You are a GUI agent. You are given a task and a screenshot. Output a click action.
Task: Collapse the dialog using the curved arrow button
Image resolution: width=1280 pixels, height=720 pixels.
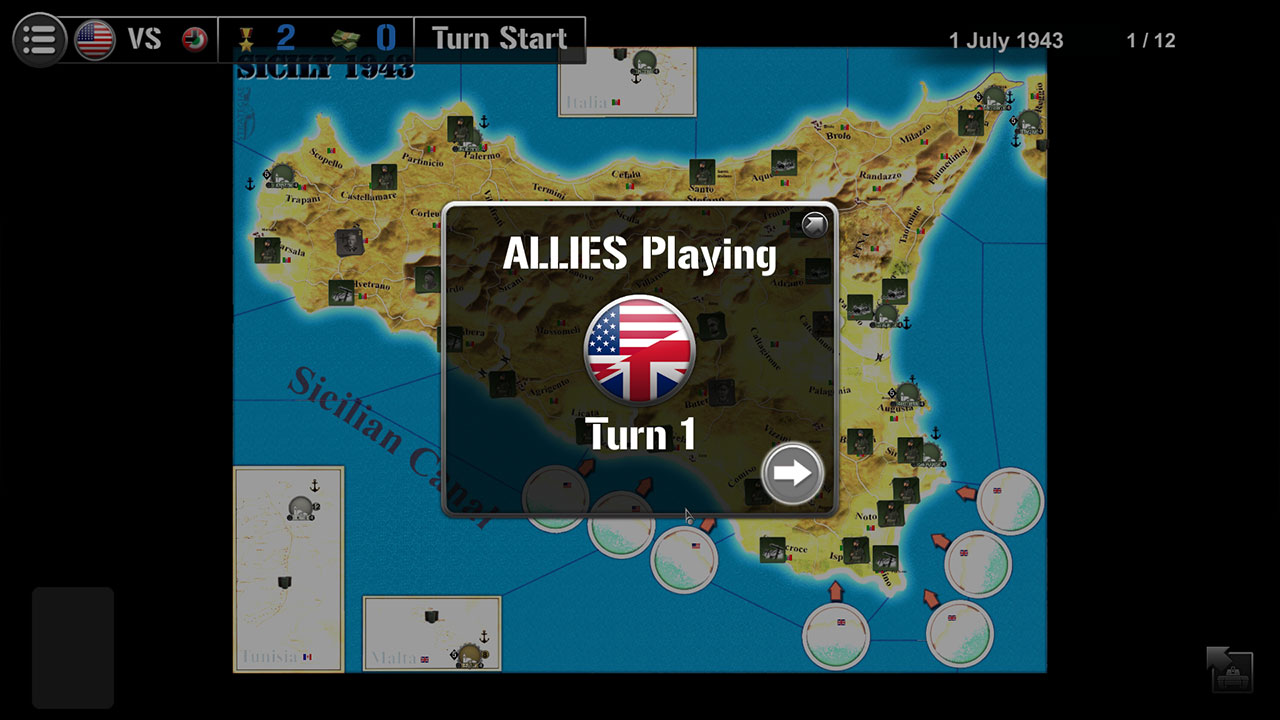tap(812, 224)
